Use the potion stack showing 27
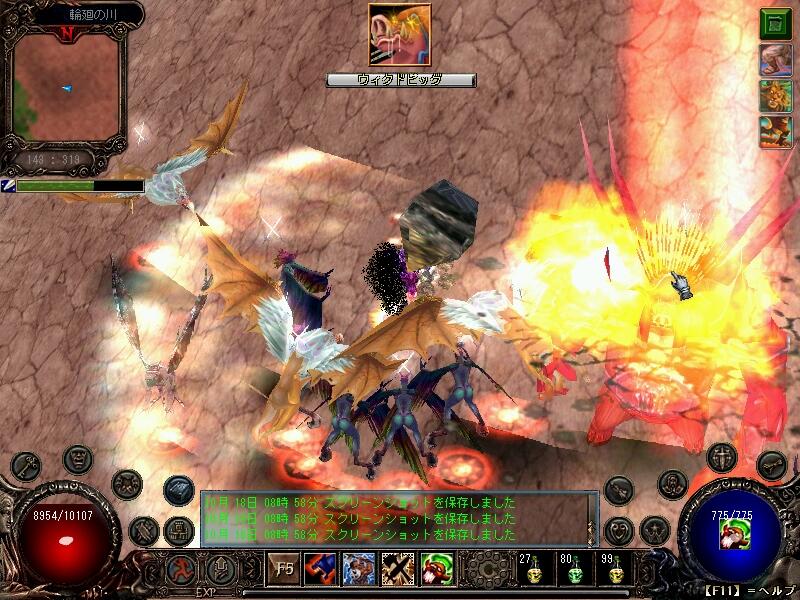Viewport: 800px width, 600px height. click(534, 571)
